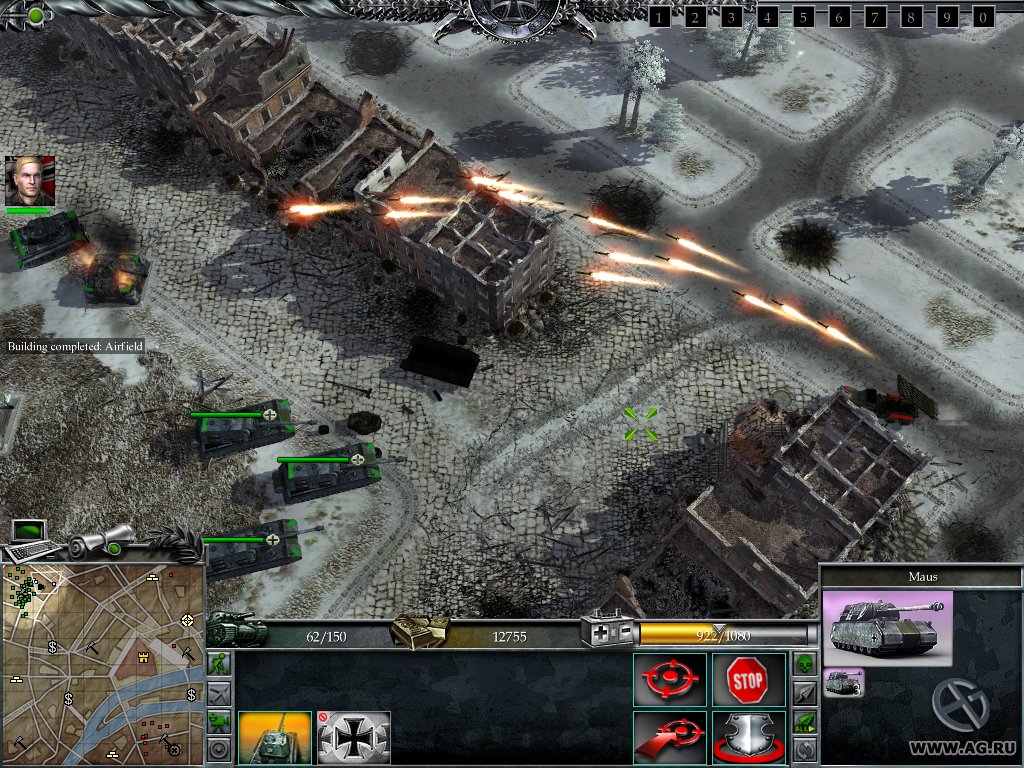Open the computer terminal menu icon

pos(30,538)
